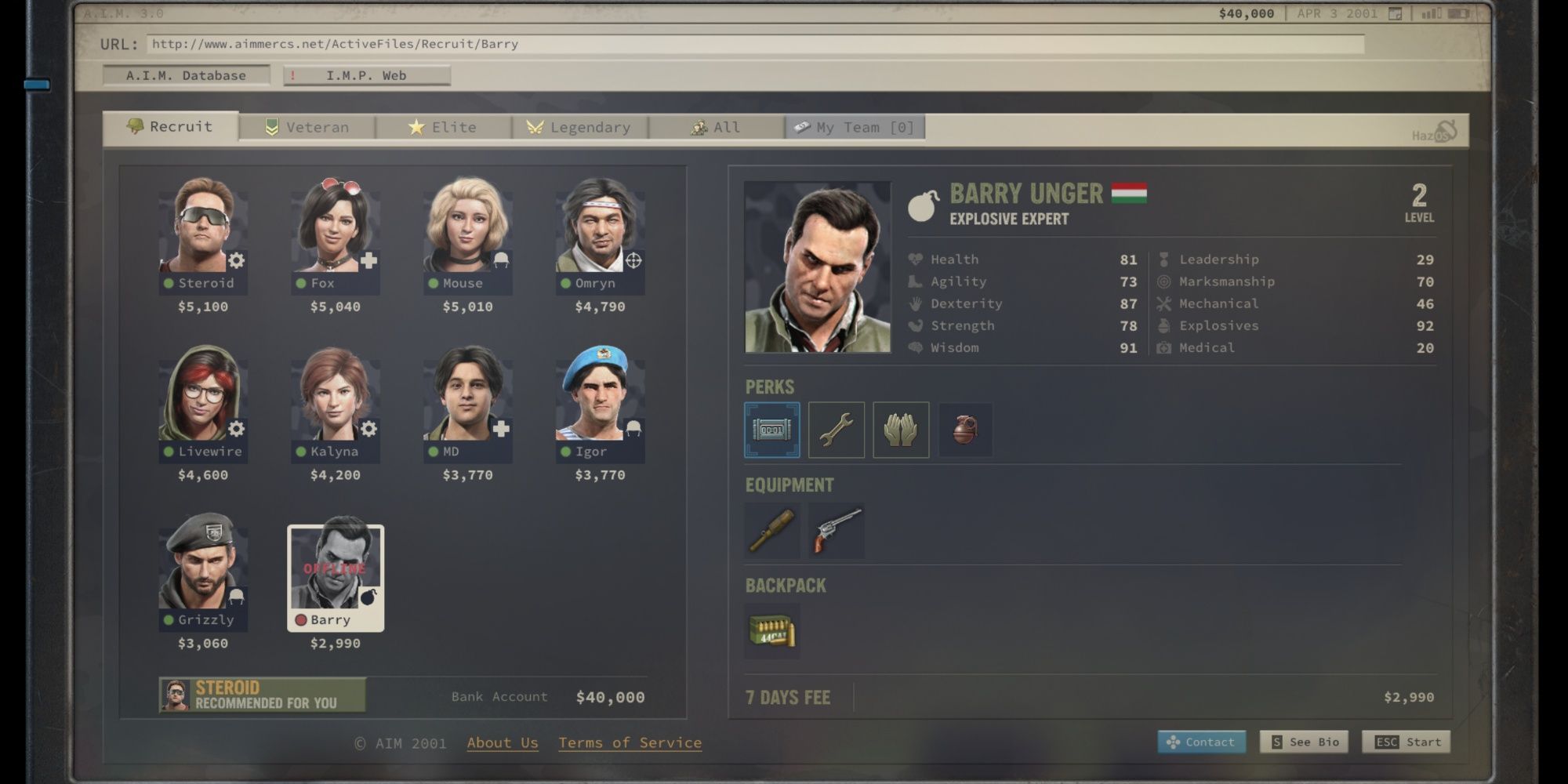Open the wrench mechanical perk

(837, 430)
